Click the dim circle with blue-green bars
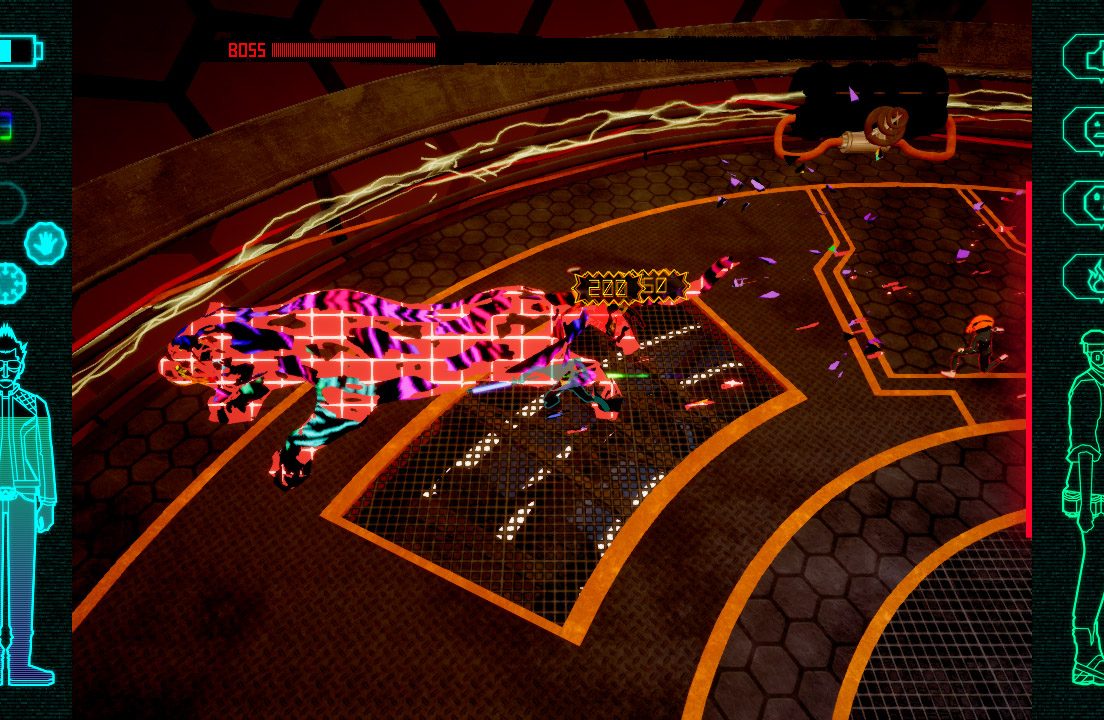 [14, 127]
